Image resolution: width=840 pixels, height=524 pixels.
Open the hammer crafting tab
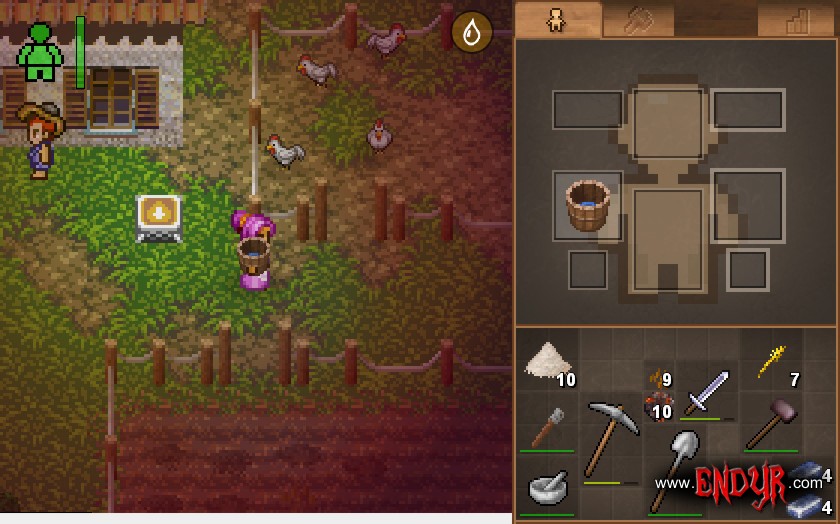click(x=638, y=21)
